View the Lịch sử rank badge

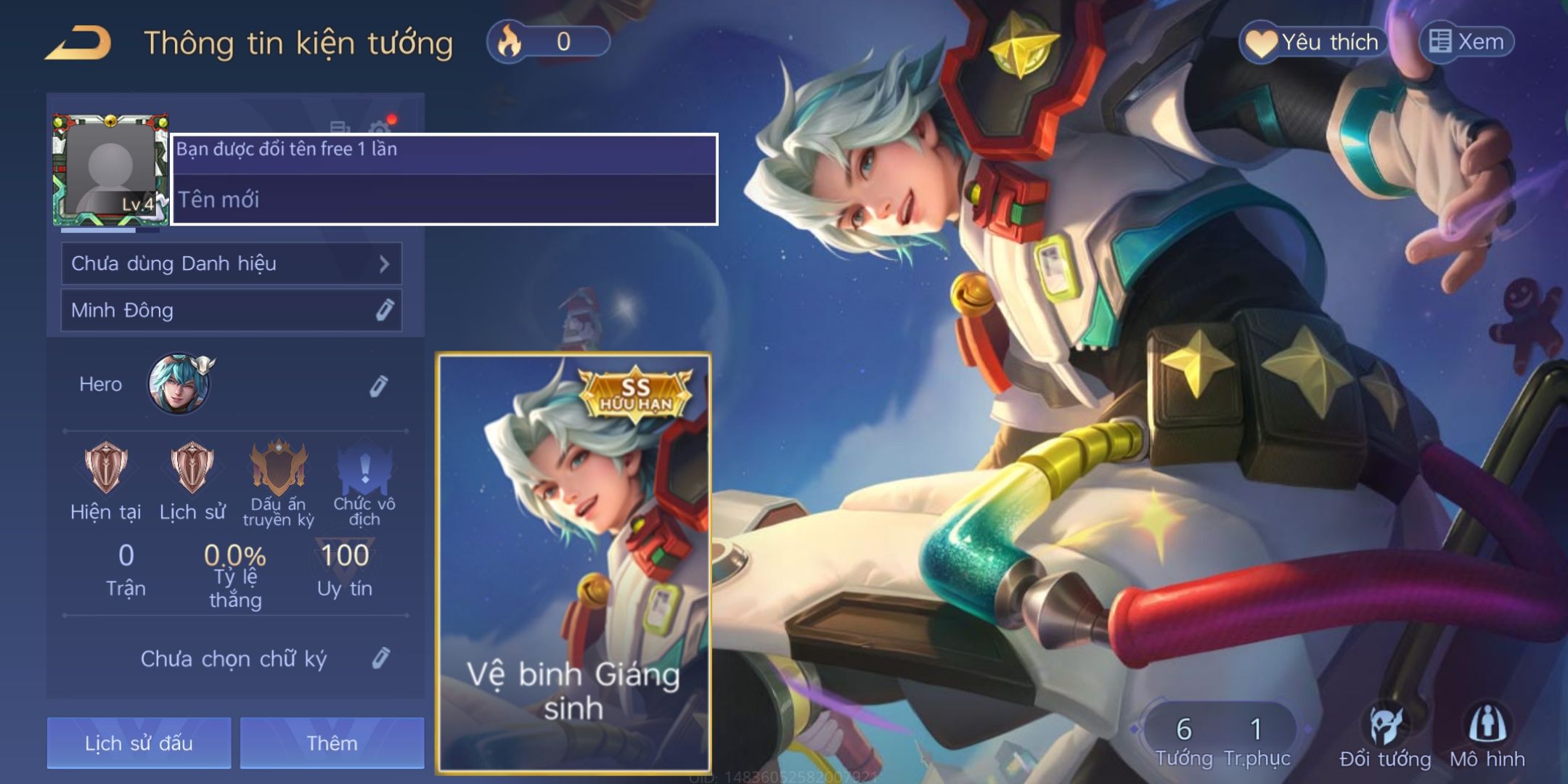click(x=192, y=468)
